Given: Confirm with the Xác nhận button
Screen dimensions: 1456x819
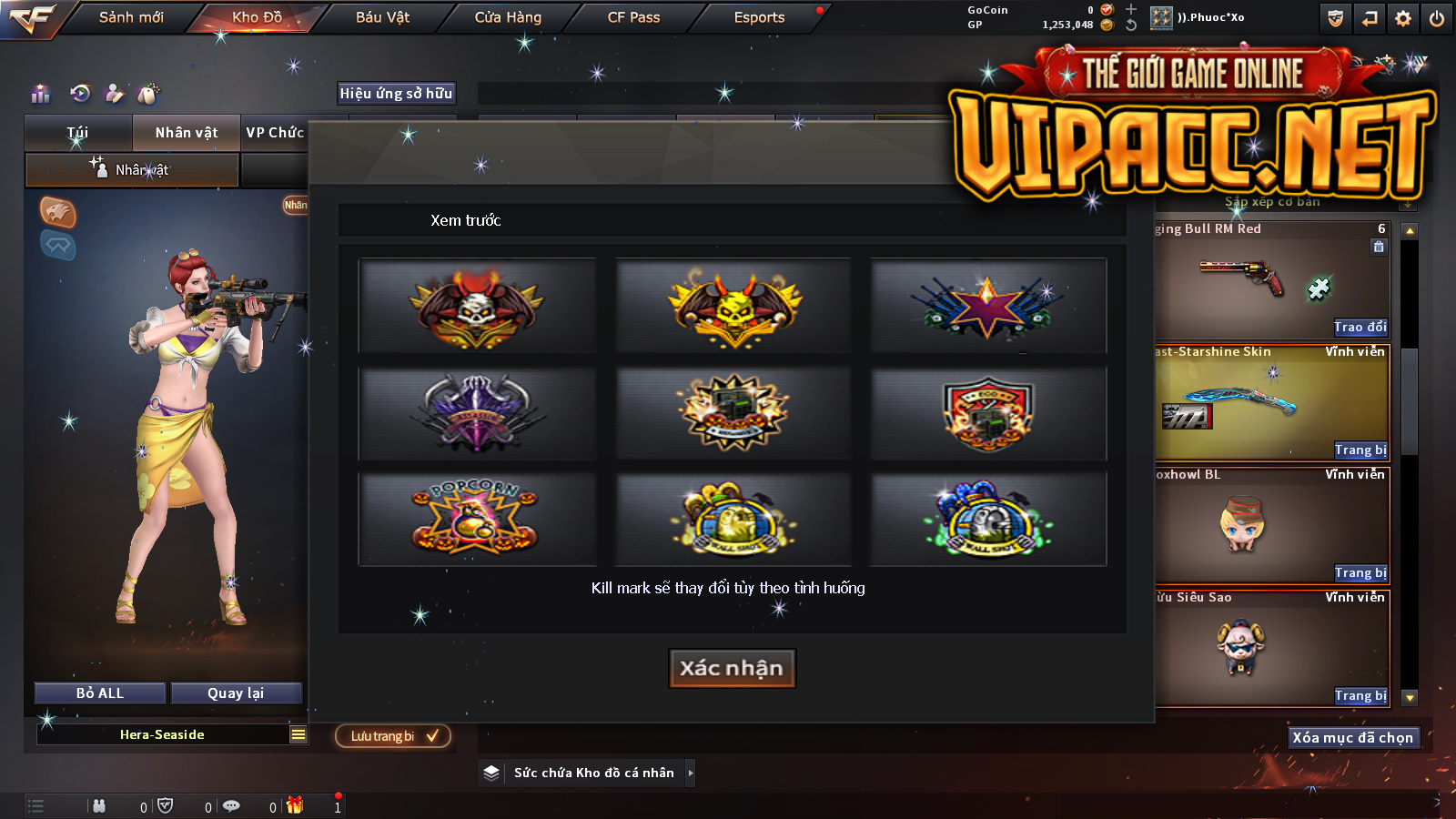Looking at the screenshot, I should click(x=732, y=668).
